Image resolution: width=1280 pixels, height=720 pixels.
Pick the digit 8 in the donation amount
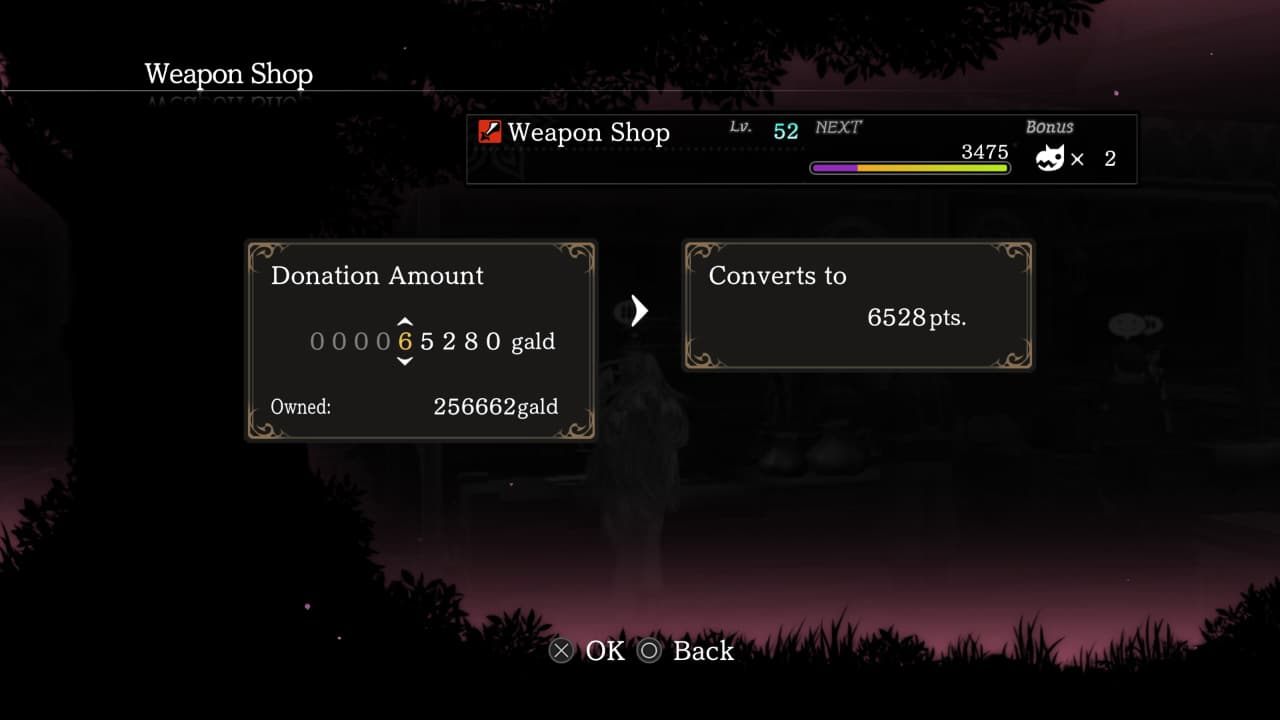coord(471,342)
